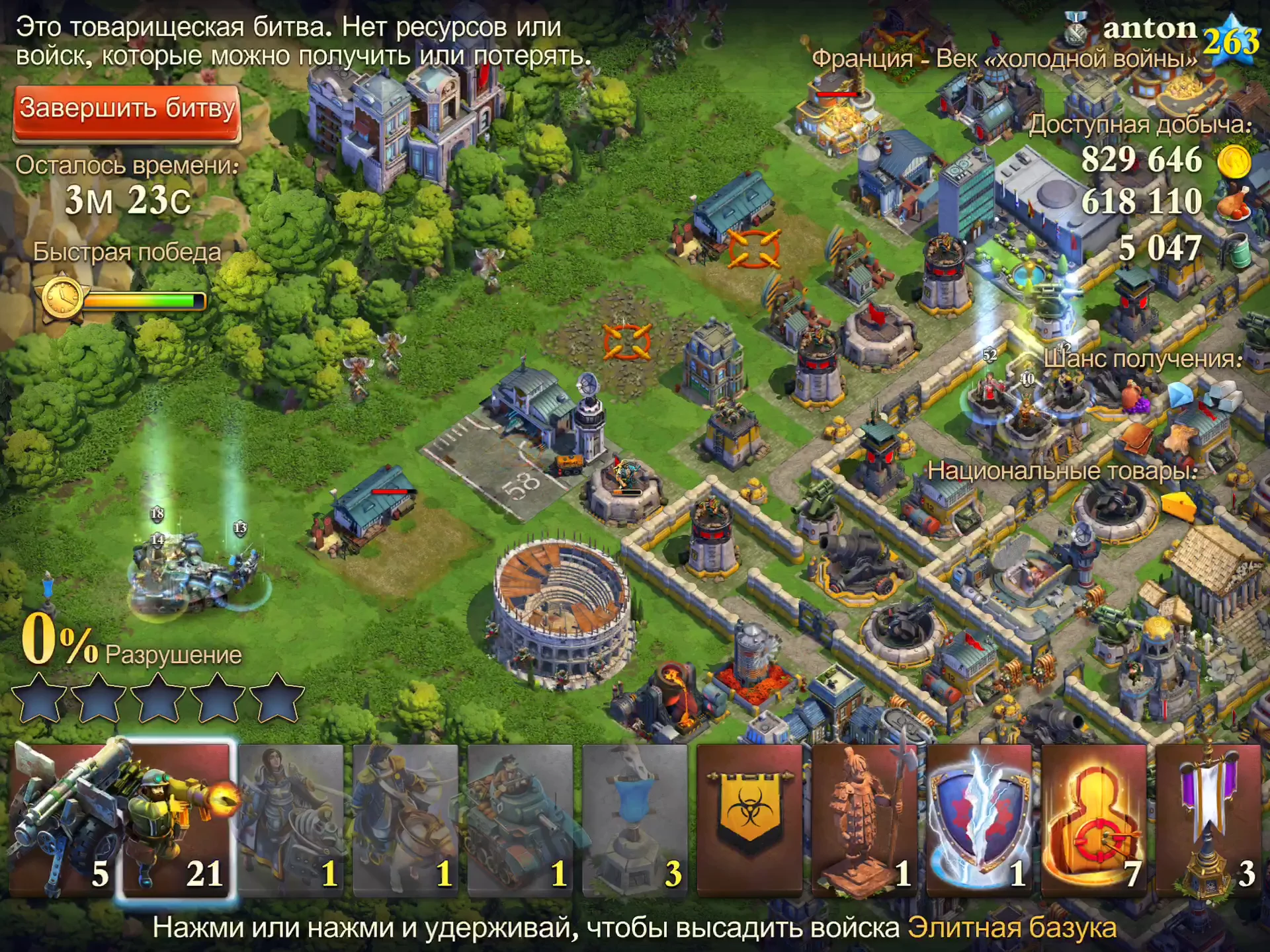Image resolution: width=1270 pixels, height=952 pixels.
Task: Activate the lightning shield tactic card
Action: 979,820
